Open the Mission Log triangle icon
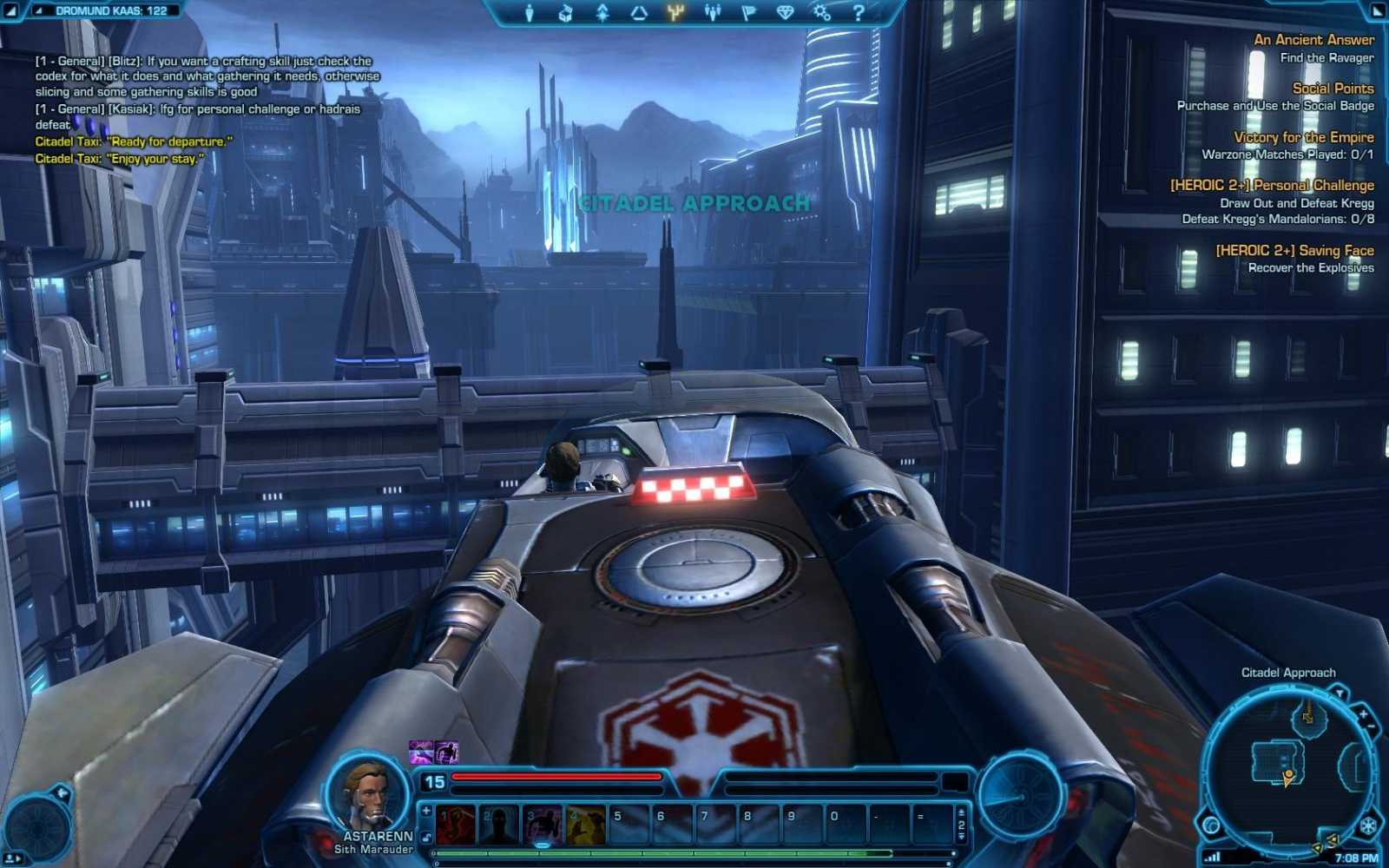The width and height of the screenshot is (1389, 868). pos(641,12)
